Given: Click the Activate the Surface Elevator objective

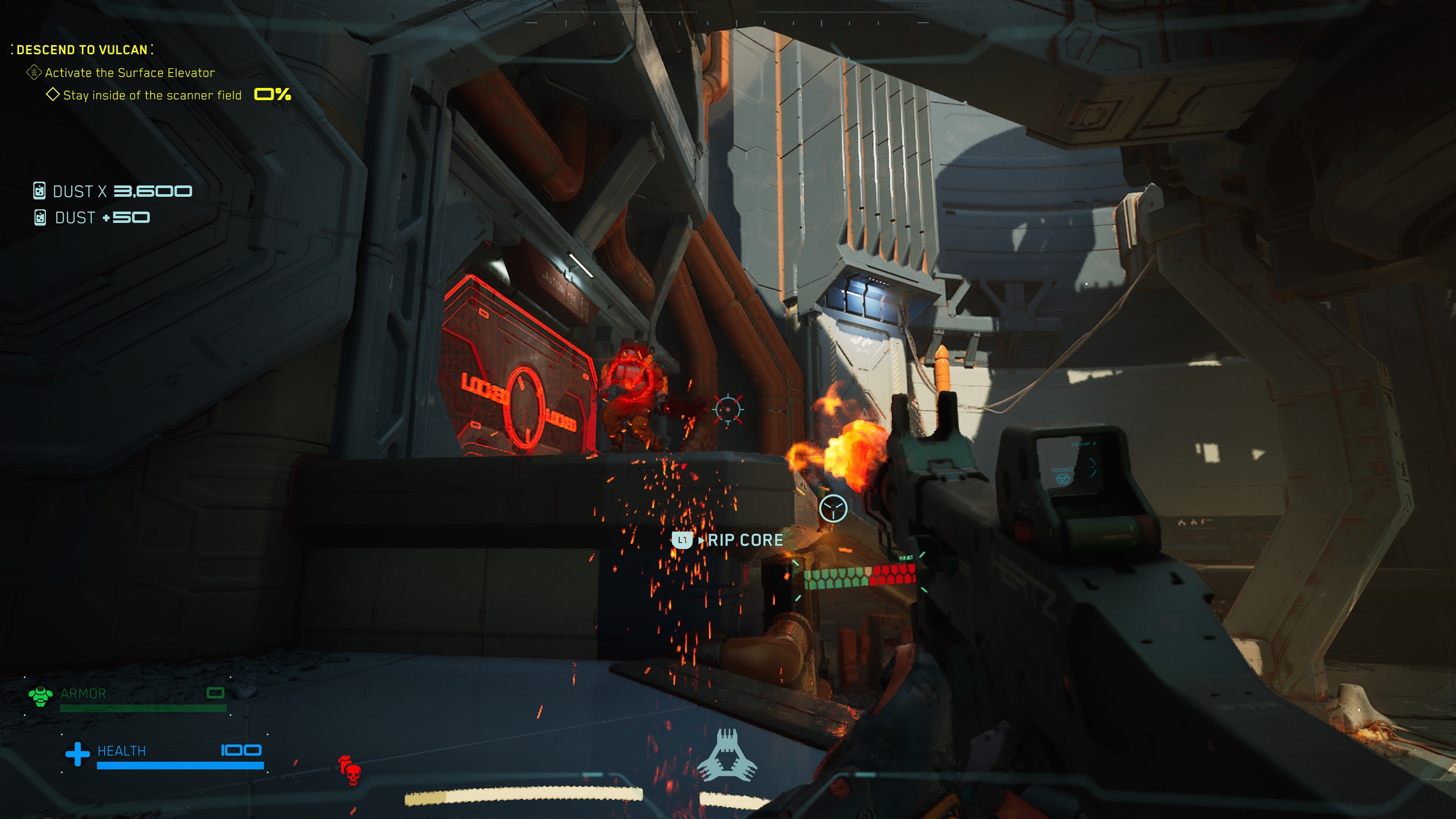Looking at the screenshot, I should pos(129,73).
